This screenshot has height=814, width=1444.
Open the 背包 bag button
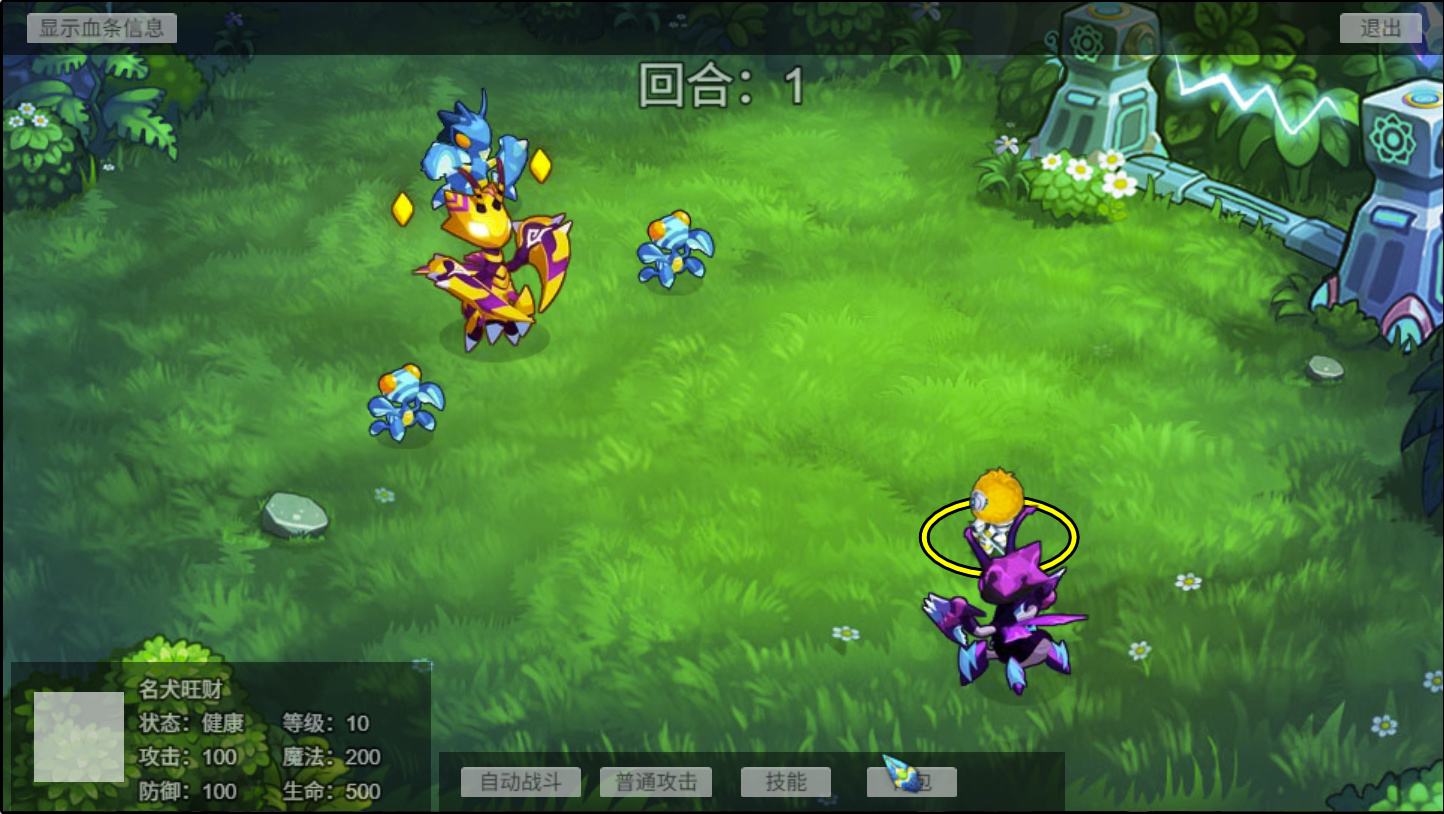(x=912, y=782)
